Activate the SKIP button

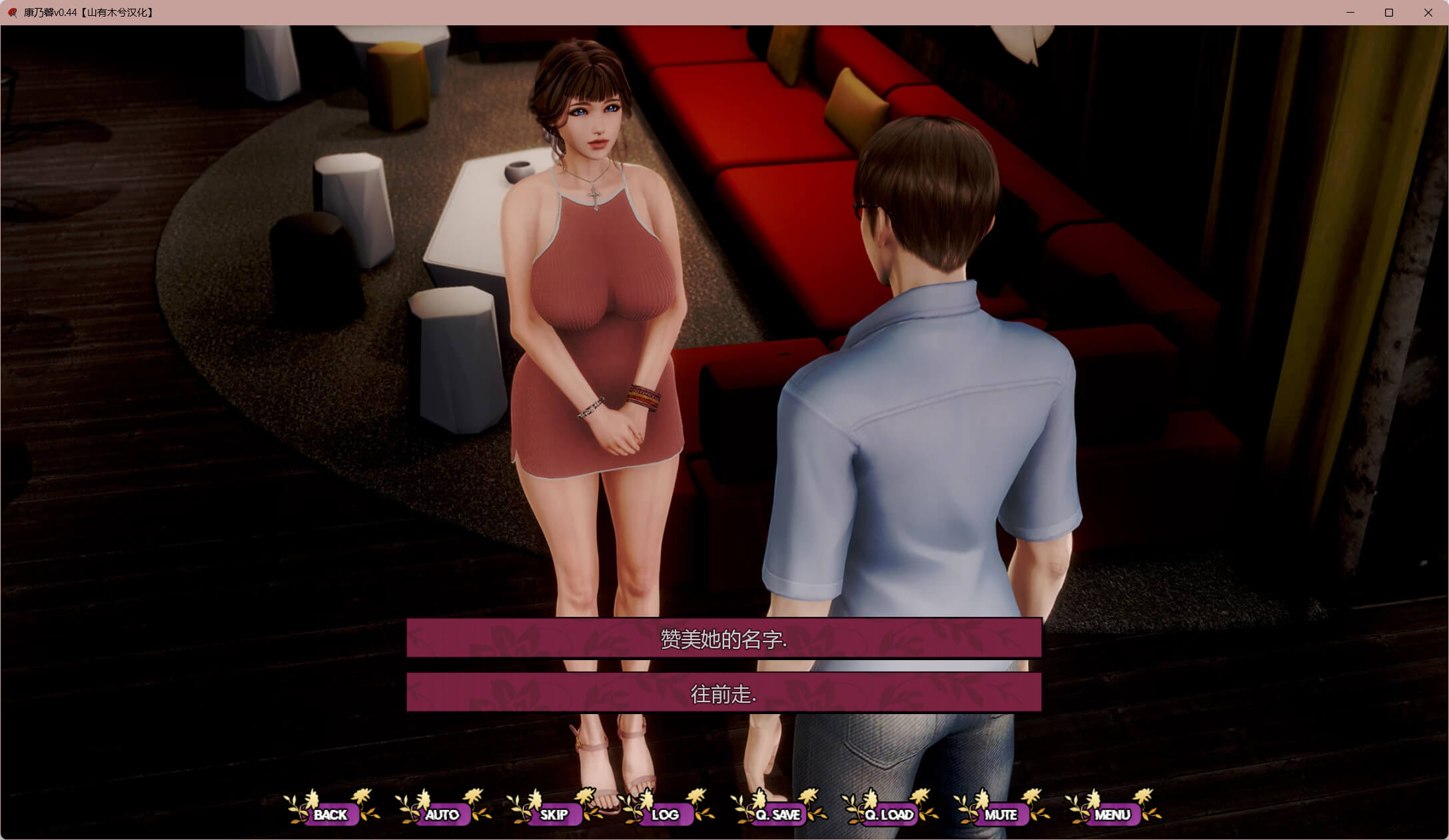[x=554, y=814]
